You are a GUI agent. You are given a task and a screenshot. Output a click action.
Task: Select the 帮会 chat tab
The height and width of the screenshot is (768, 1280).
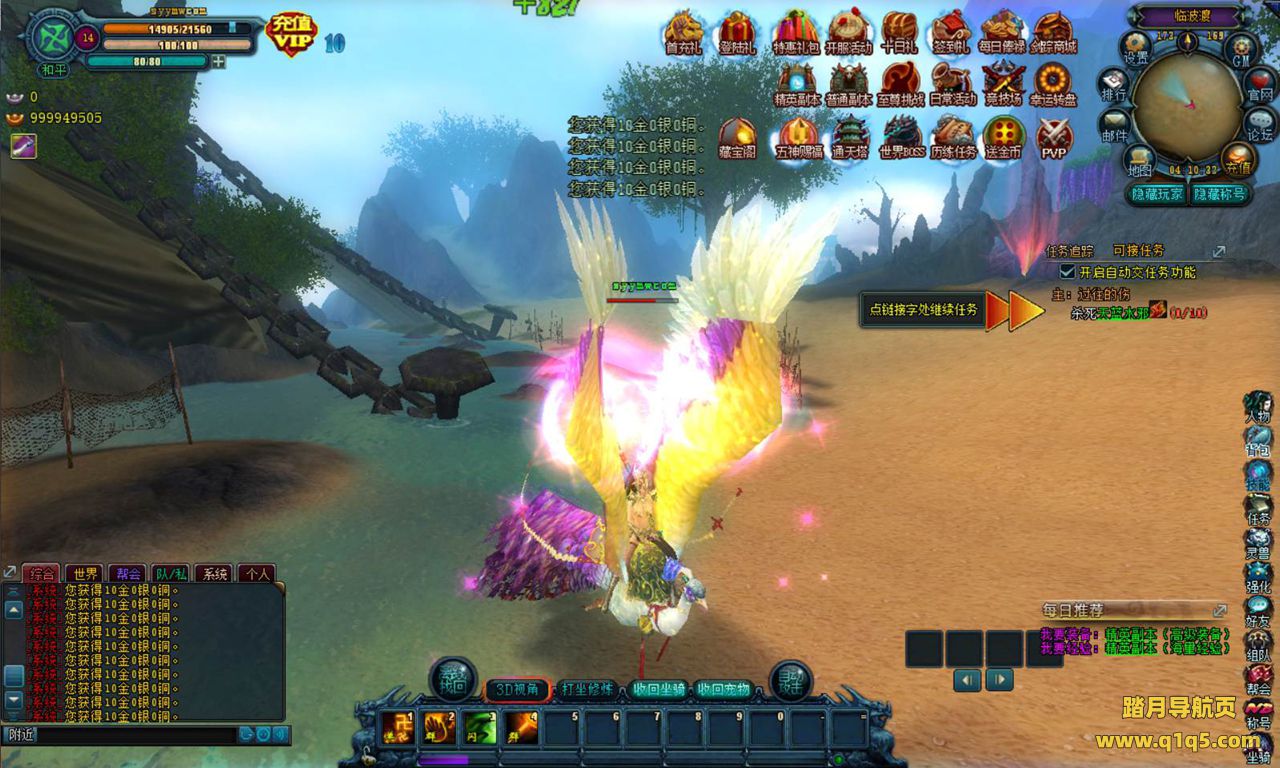(x=127, y=574)
